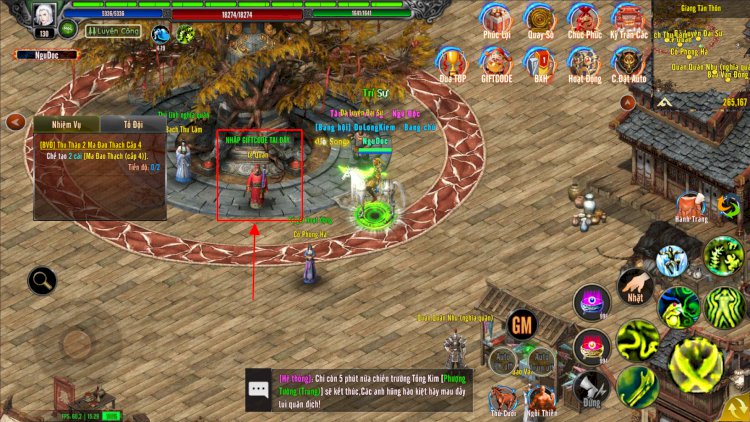Open the Quay Số lucky wheel
Image resolution: width=750 pixels, height=422 pixels.
[x=542, y=18]
